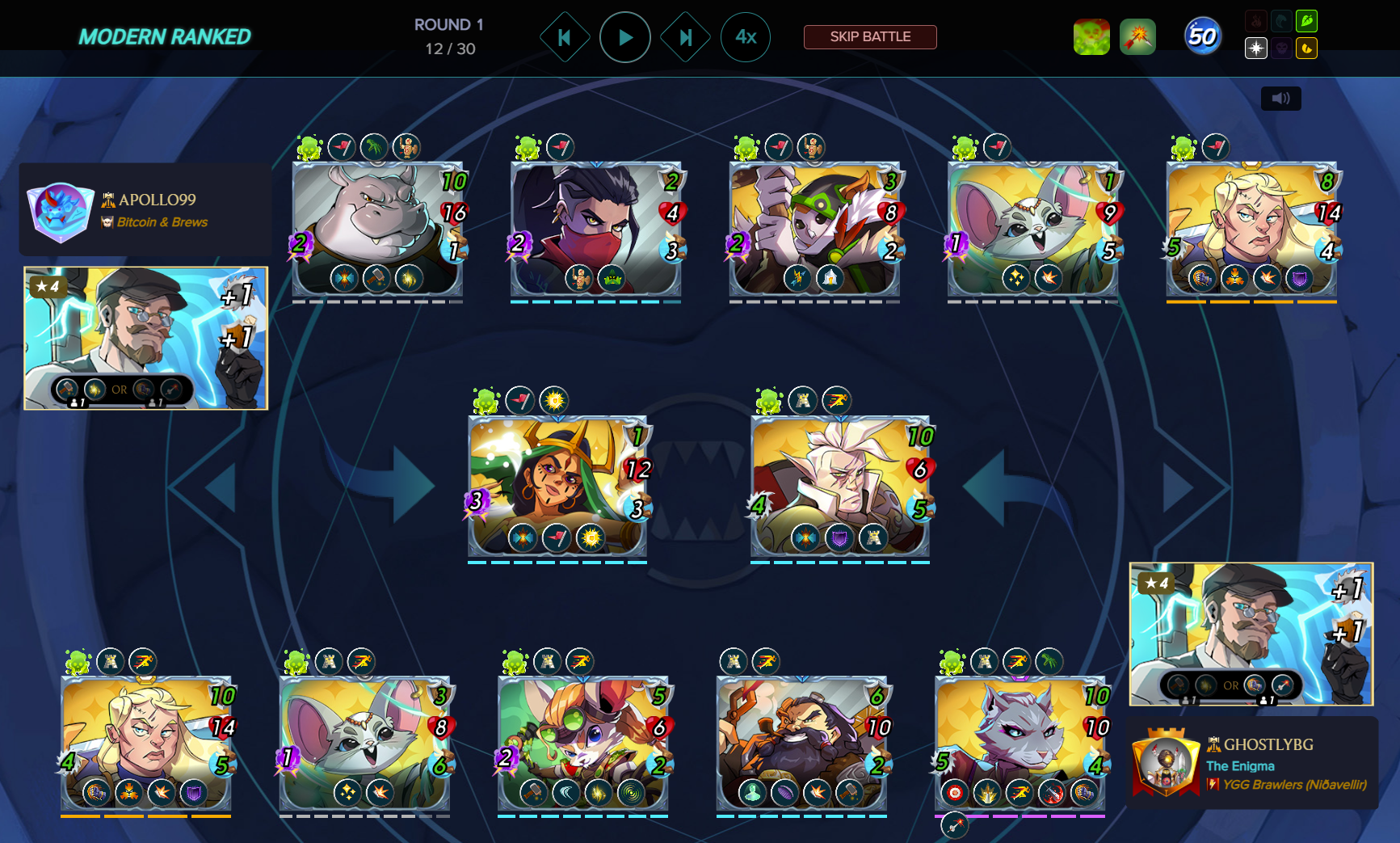Show the green poison skull ruleset
This screenshot has width=1400, height=843.
tap(1091, 37)
